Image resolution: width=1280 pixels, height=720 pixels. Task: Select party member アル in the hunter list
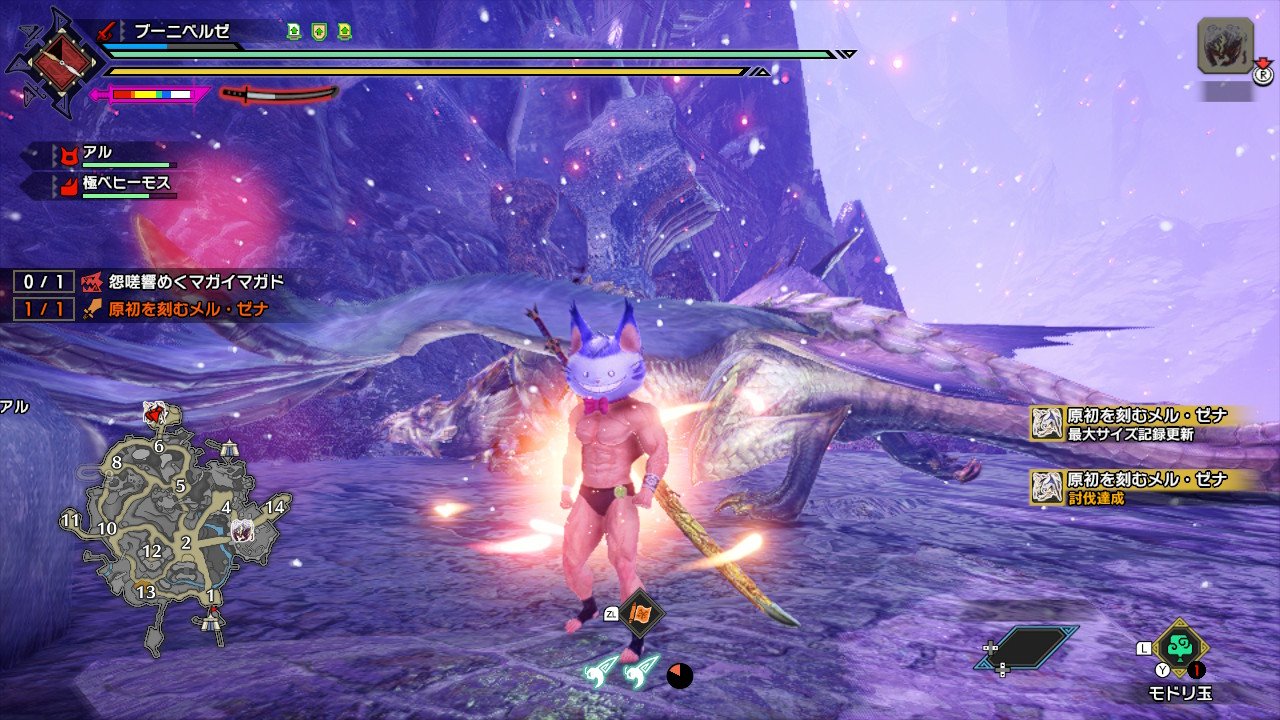pyautogui.click(x=100, y=153)
